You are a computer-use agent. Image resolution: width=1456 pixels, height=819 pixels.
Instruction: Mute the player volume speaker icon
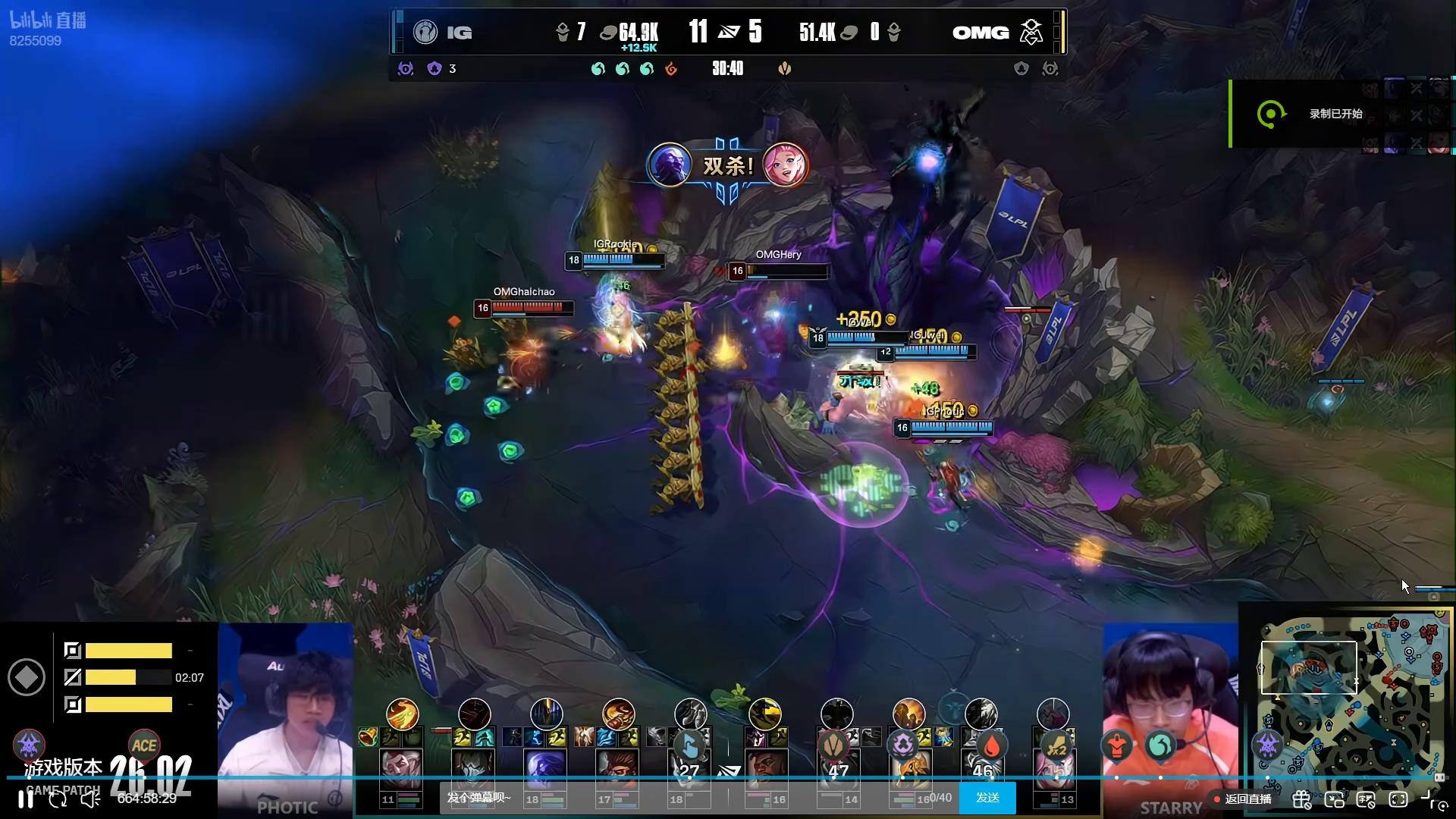coord(90,799)
